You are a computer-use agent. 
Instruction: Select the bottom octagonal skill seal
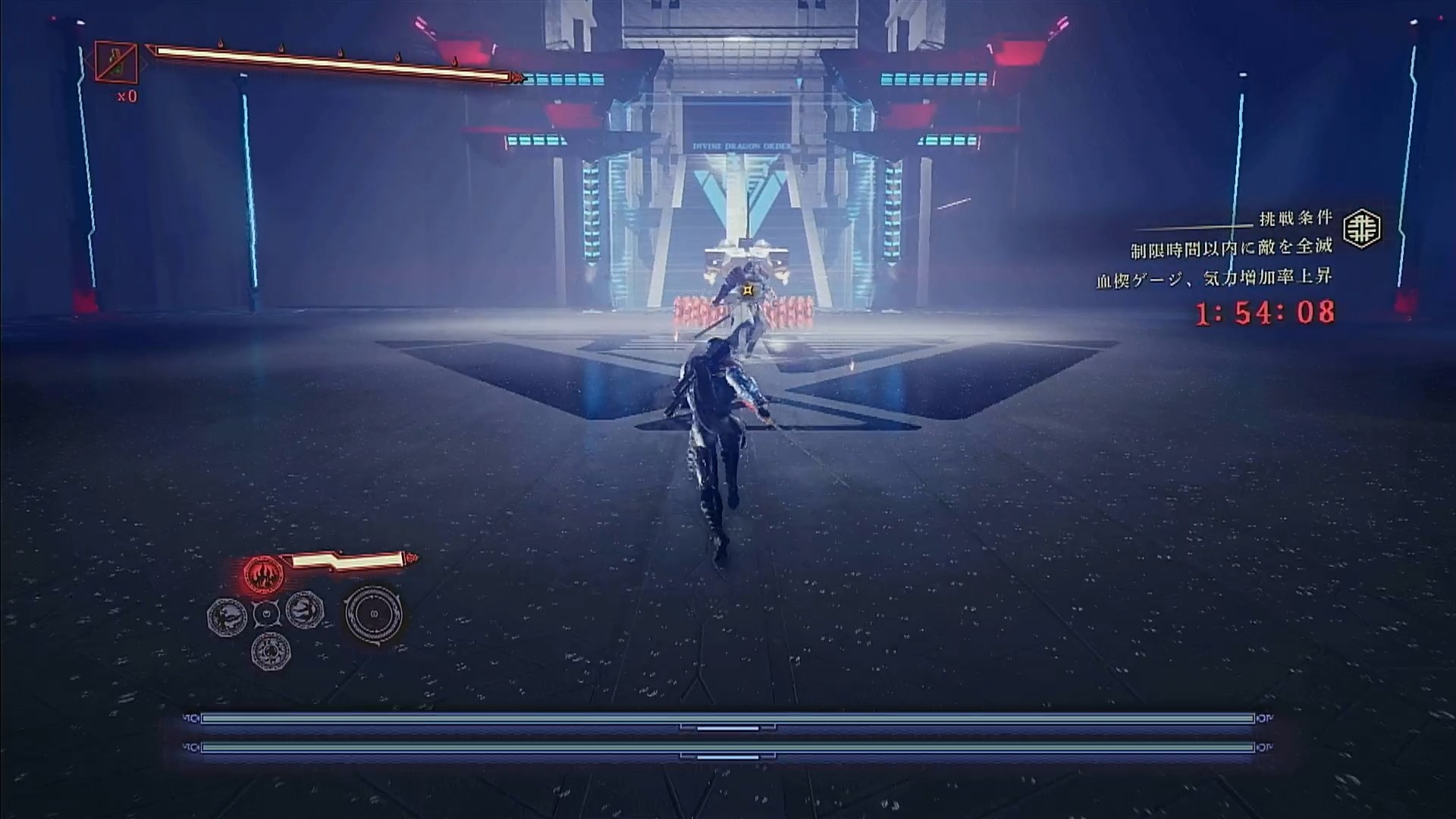(x=271, y=651)
